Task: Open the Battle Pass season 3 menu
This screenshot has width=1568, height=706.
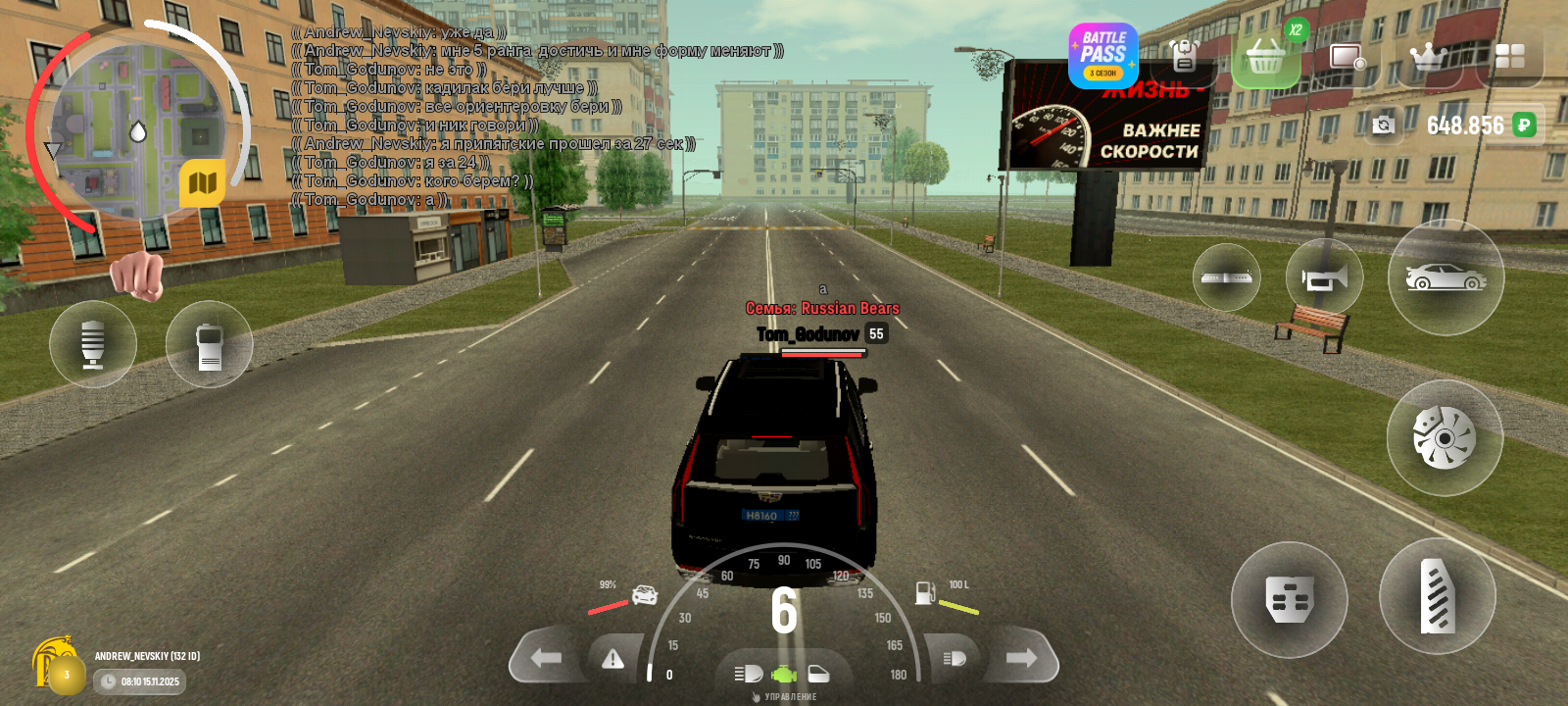Action: pyautogui.click(x=1102, y=56)
